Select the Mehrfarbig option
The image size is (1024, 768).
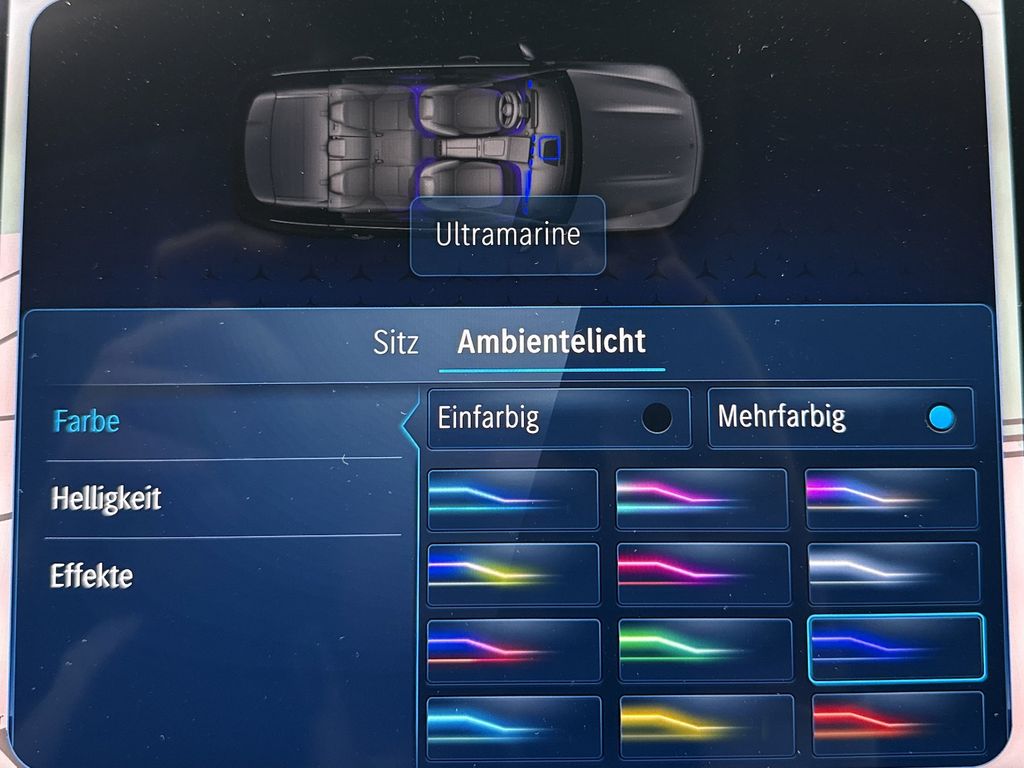pos(840,417)
